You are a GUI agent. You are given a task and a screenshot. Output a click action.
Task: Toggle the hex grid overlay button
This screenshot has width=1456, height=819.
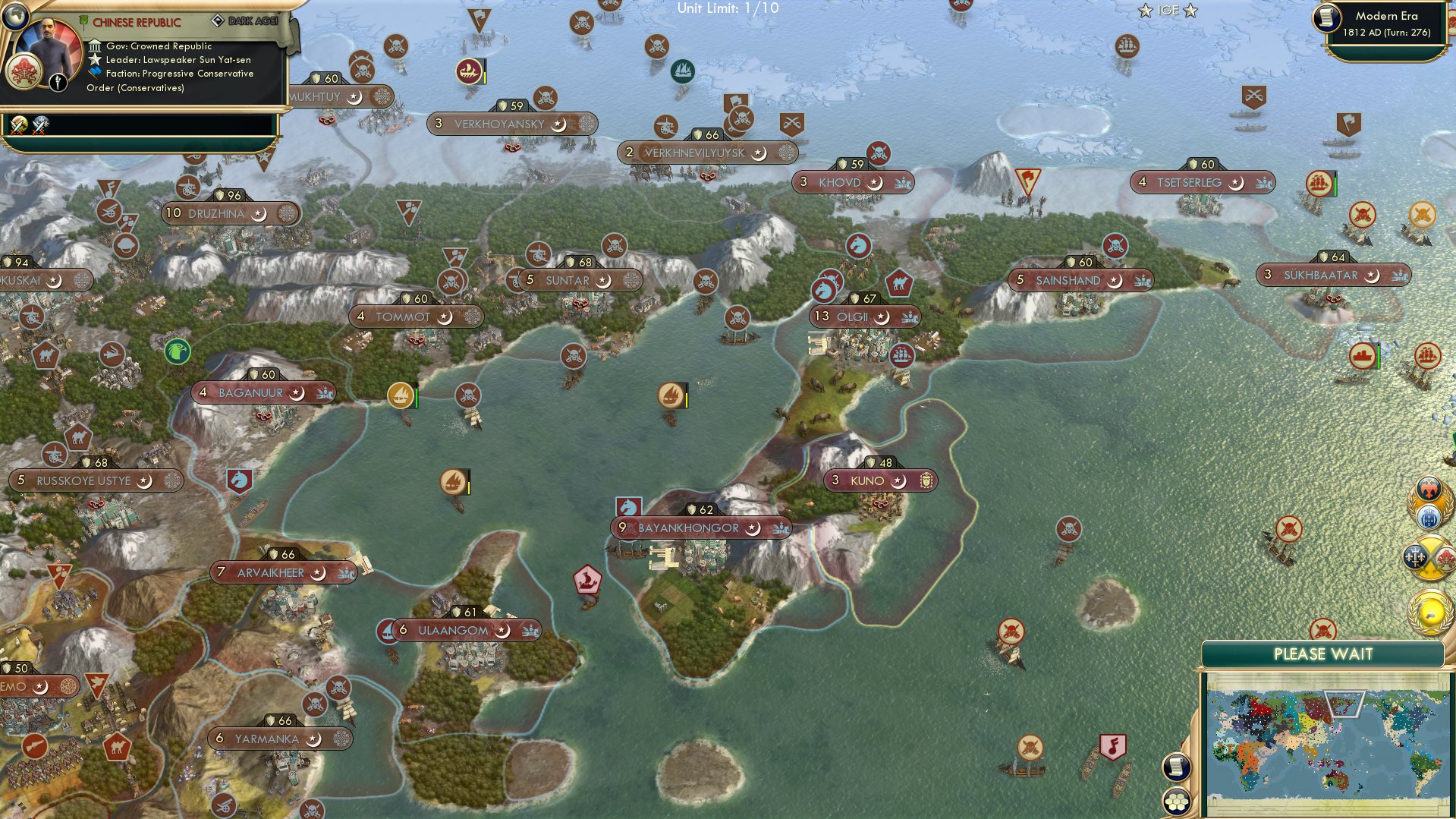[x=1177, y=802]
